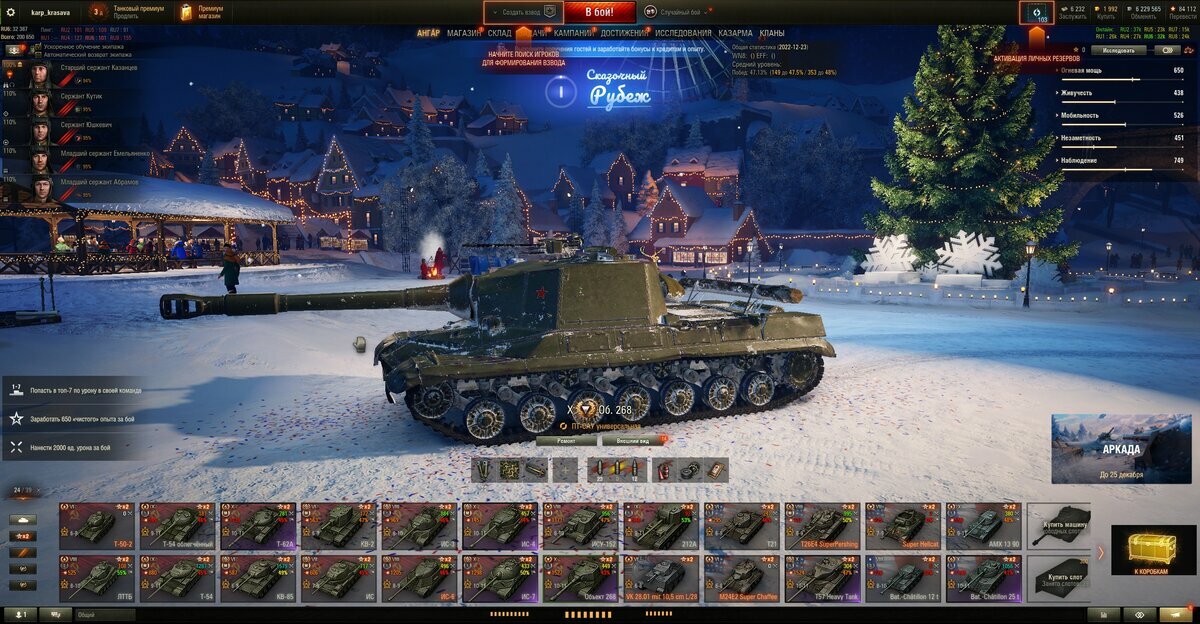Screen dimensions: 1200x624
Task: Click the Купить машину tile
Action: pyautogui.click(x=1059, y=524)
